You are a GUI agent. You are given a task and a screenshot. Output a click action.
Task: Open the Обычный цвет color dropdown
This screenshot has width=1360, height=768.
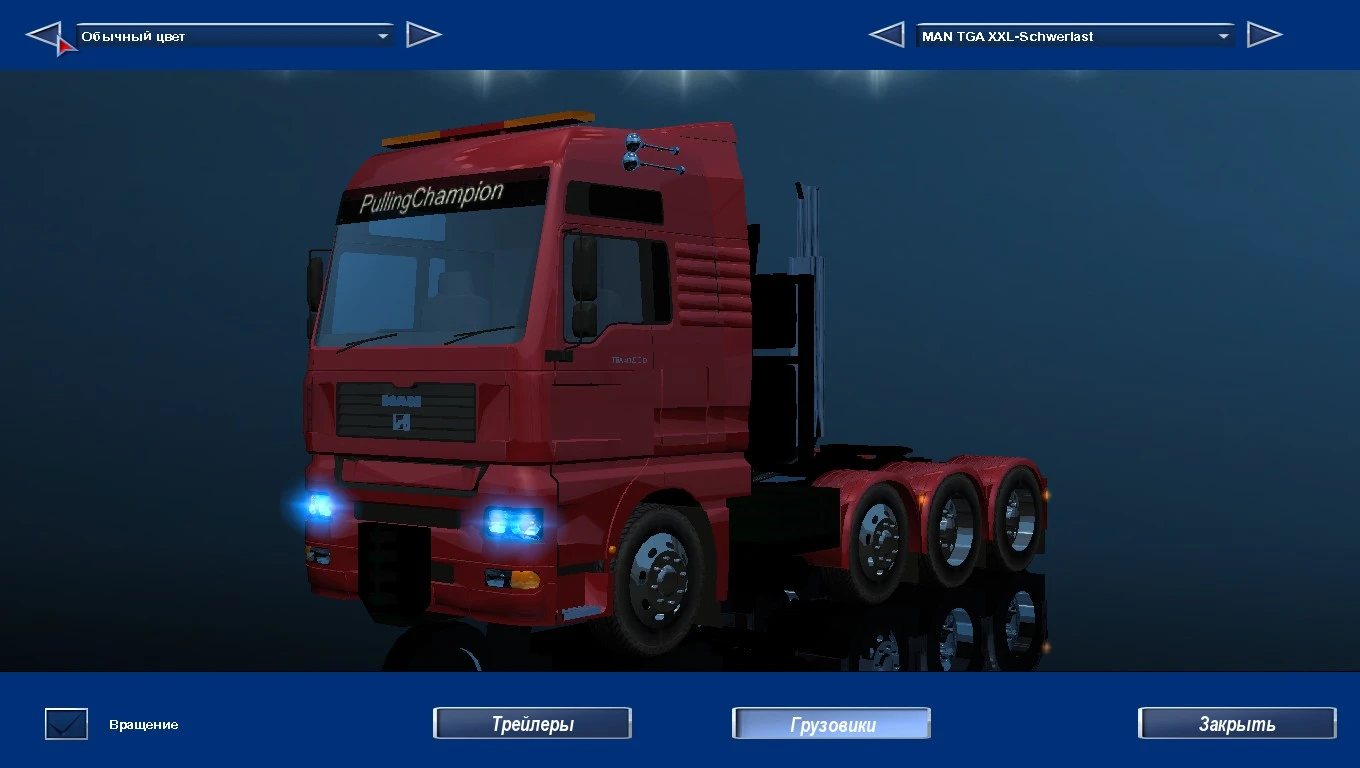click(x=230, y=33)
